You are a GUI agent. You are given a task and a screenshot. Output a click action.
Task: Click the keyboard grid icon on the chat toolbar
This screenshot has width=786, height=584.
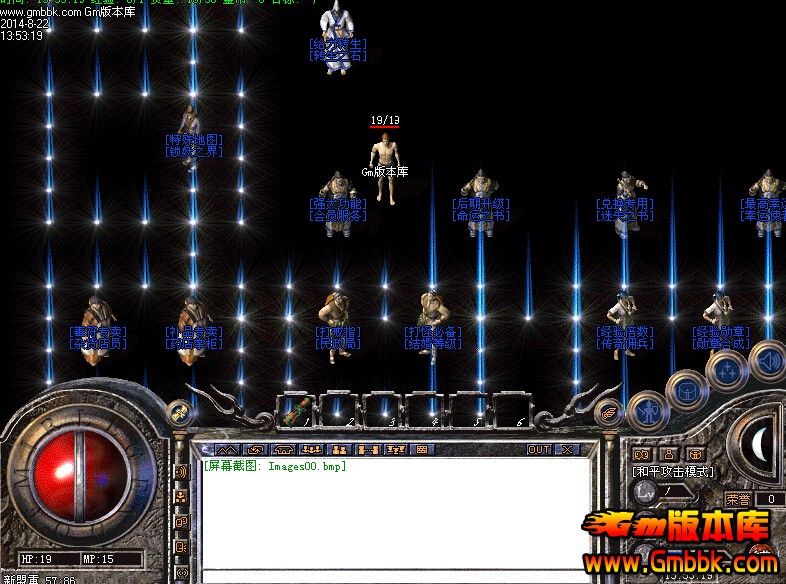coord(422,450)
